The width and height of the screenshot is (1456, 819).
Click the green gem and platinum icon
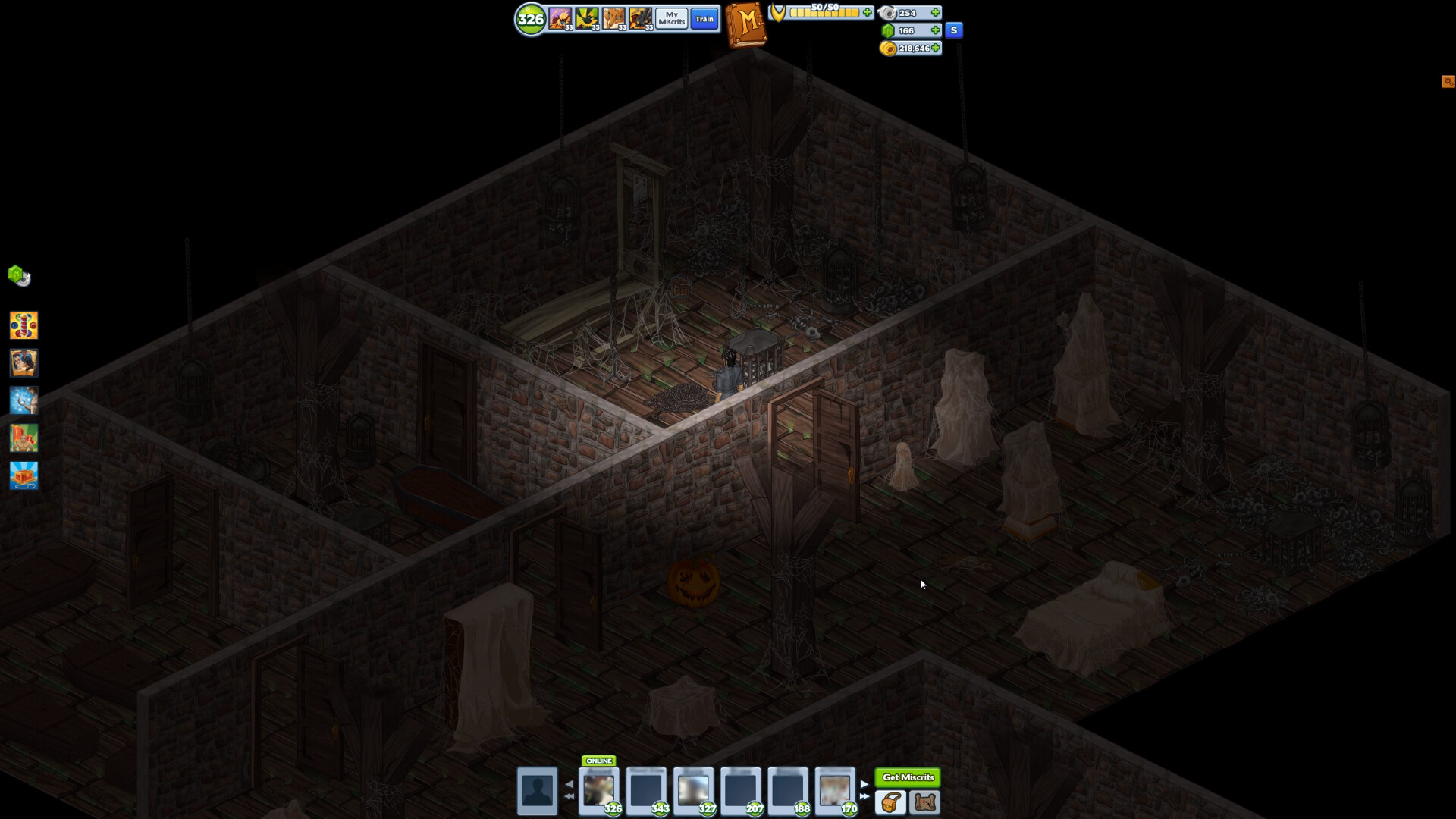(x=19, y=275)
